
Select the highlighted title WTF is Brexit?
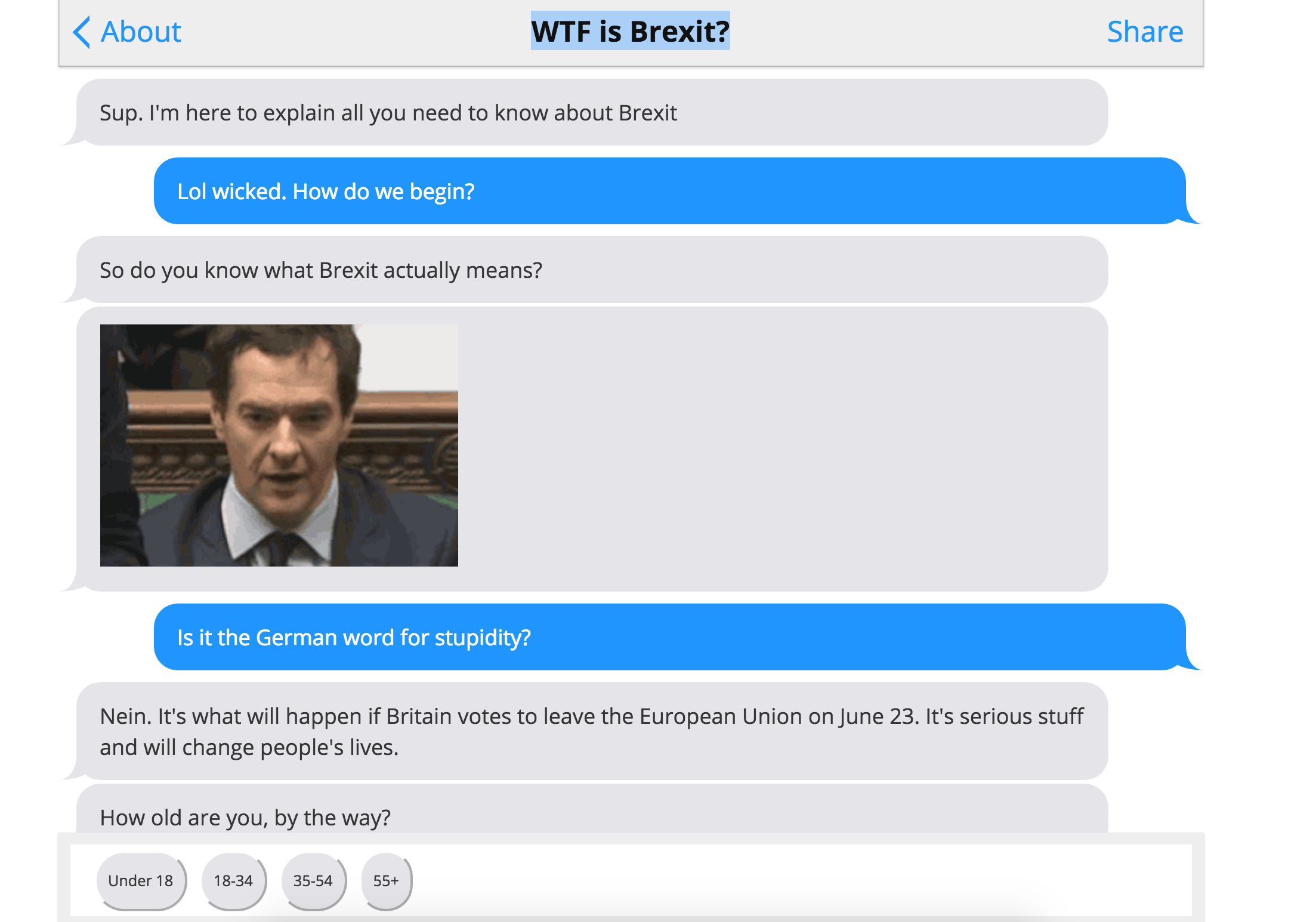(x=629, y=32)
